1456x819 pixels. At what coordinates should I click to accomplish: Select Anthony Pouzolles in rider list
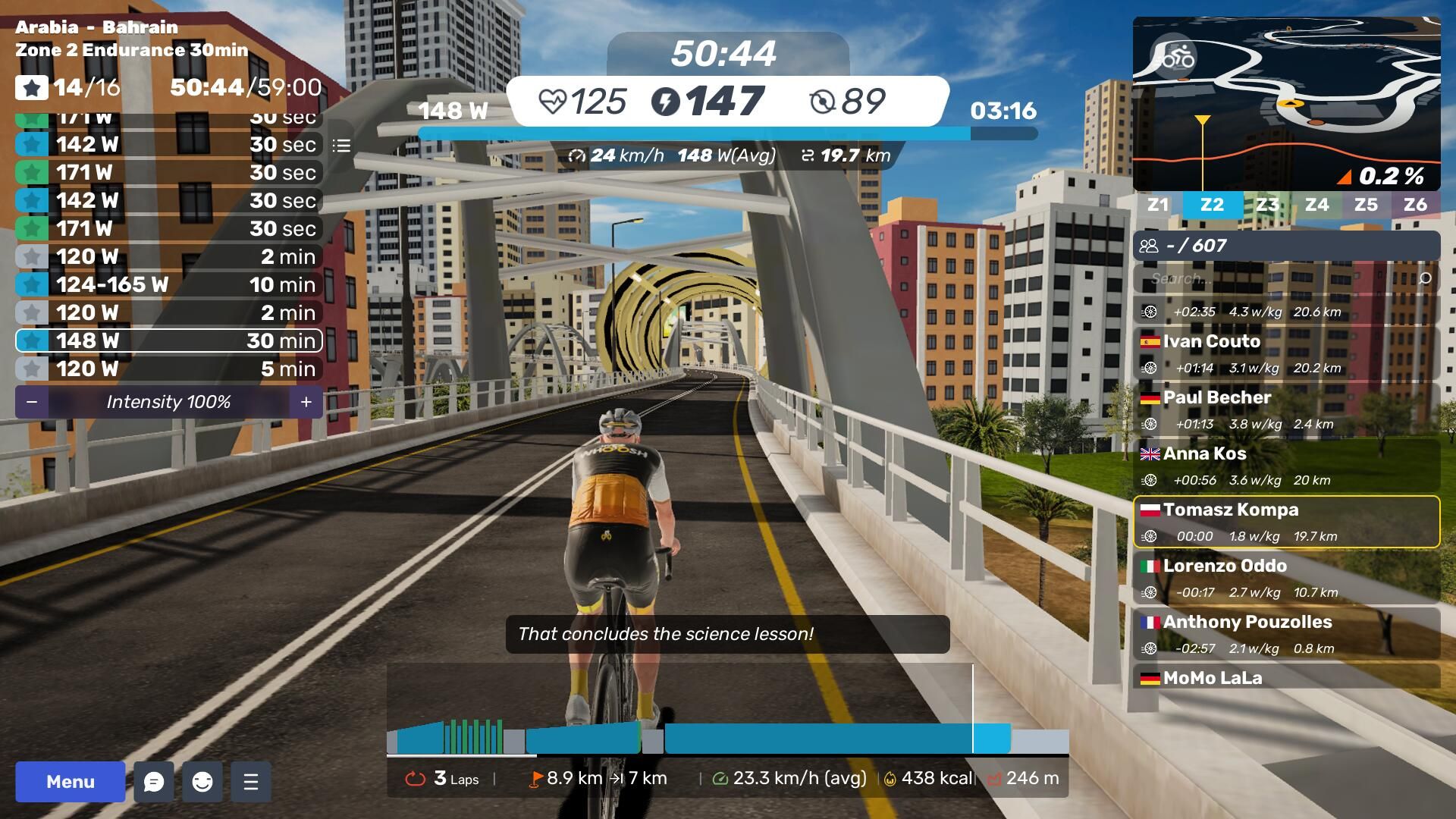pos(1286,634)
